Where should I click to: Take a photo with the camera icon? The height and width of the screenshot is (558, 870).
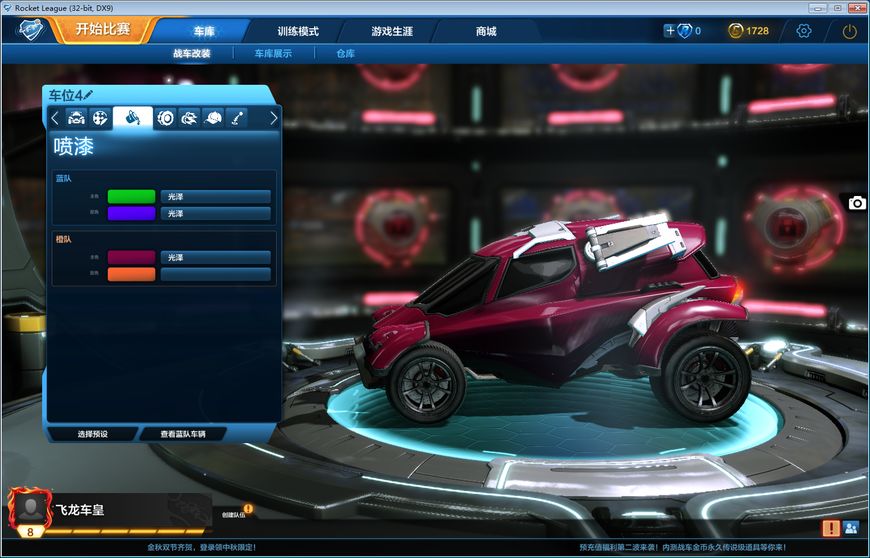[x=857, y=203]
